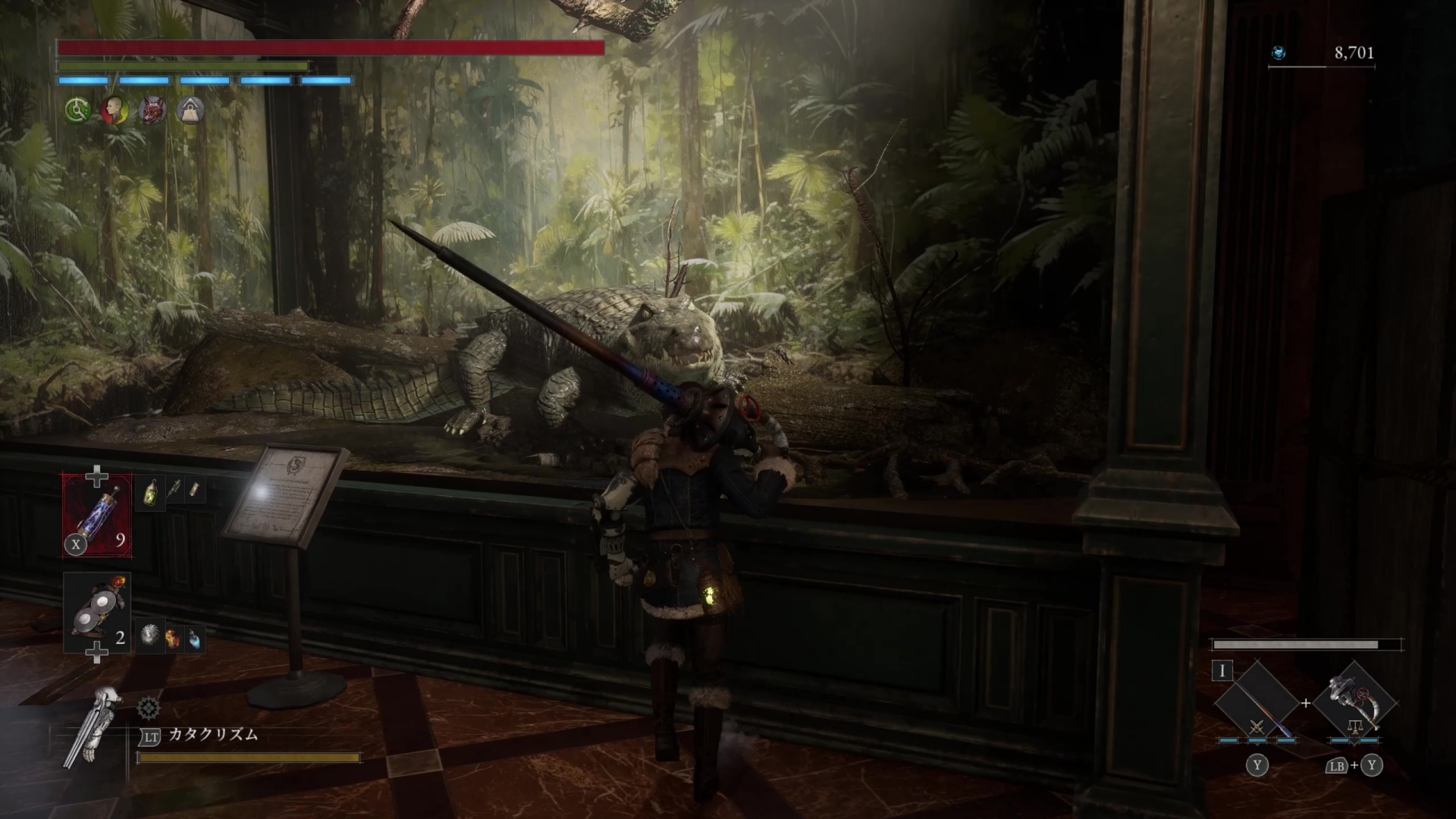The width and height of the screenshot is (1456, 819).
Task: Click the red wolf mask status icon
Action: [152, 111]
